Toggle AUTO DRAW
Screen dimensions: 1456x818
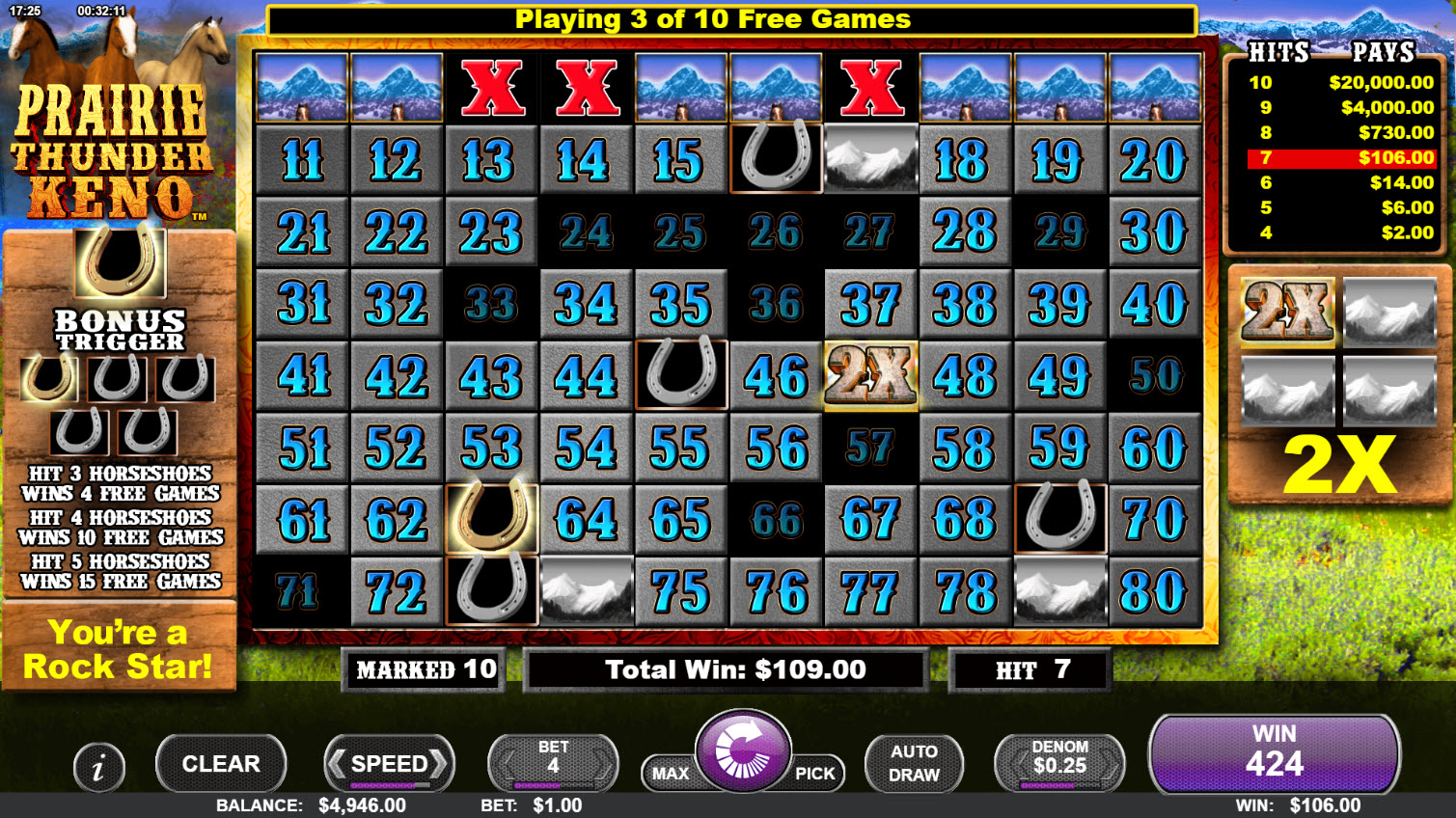click(914, 764)
